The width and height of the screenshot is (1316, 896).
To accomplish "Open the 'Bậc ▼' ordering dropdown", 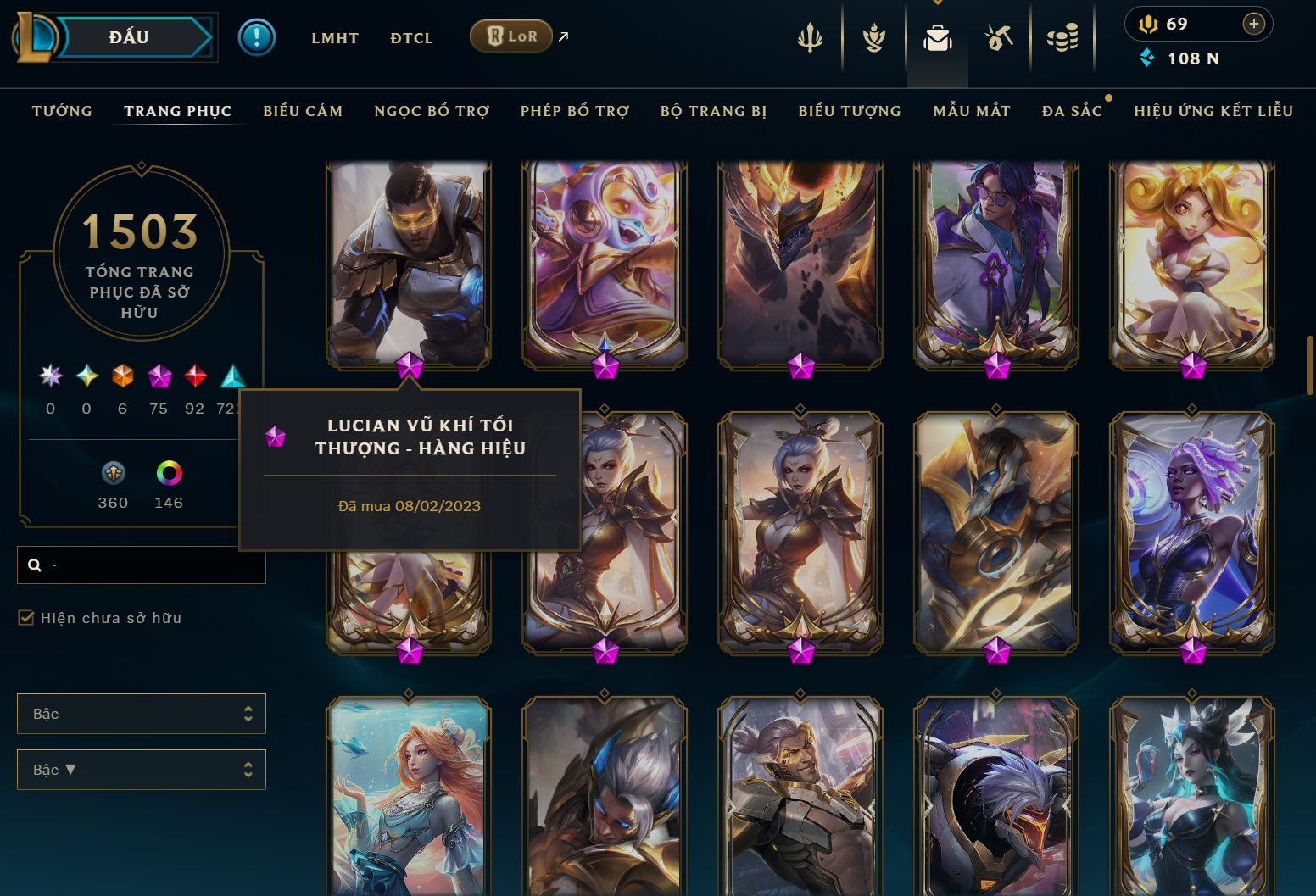I will [x=141, y=770].
